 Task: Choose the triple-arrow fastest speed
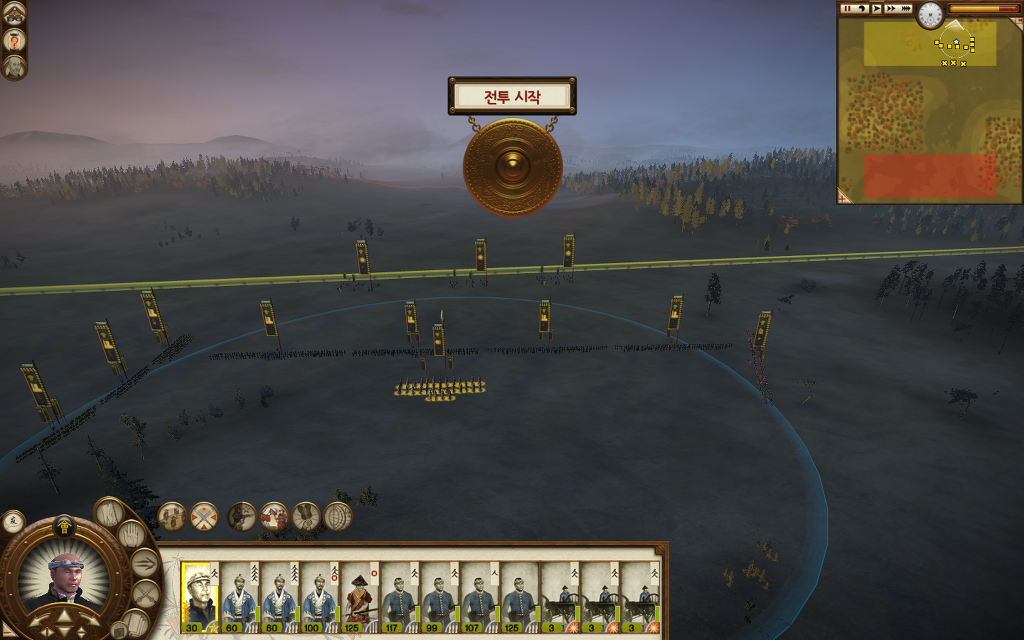click(x=906, y=9)
